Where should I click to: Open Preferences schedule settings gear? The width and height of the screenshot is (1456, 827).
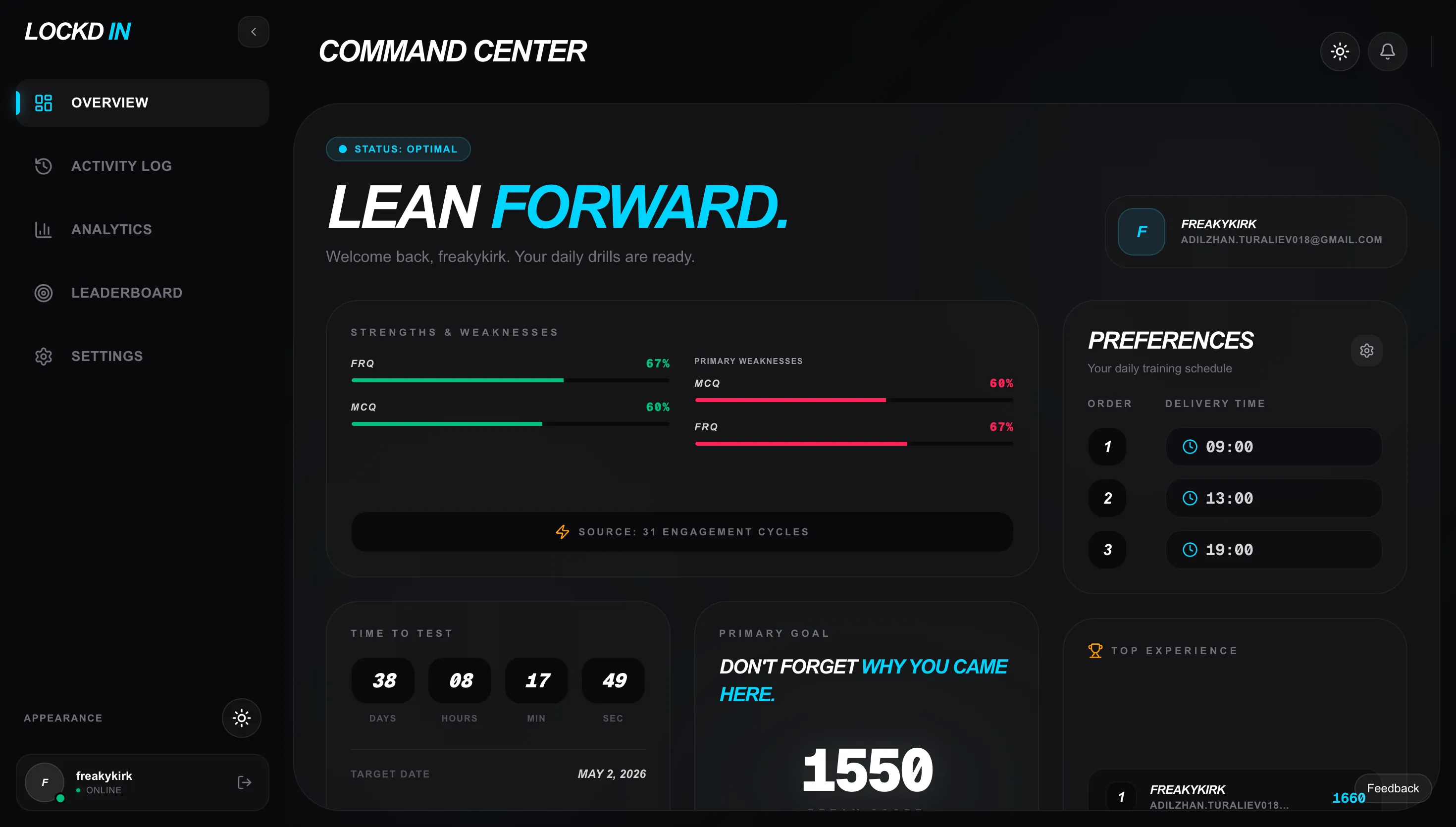tap(1367, 351)
